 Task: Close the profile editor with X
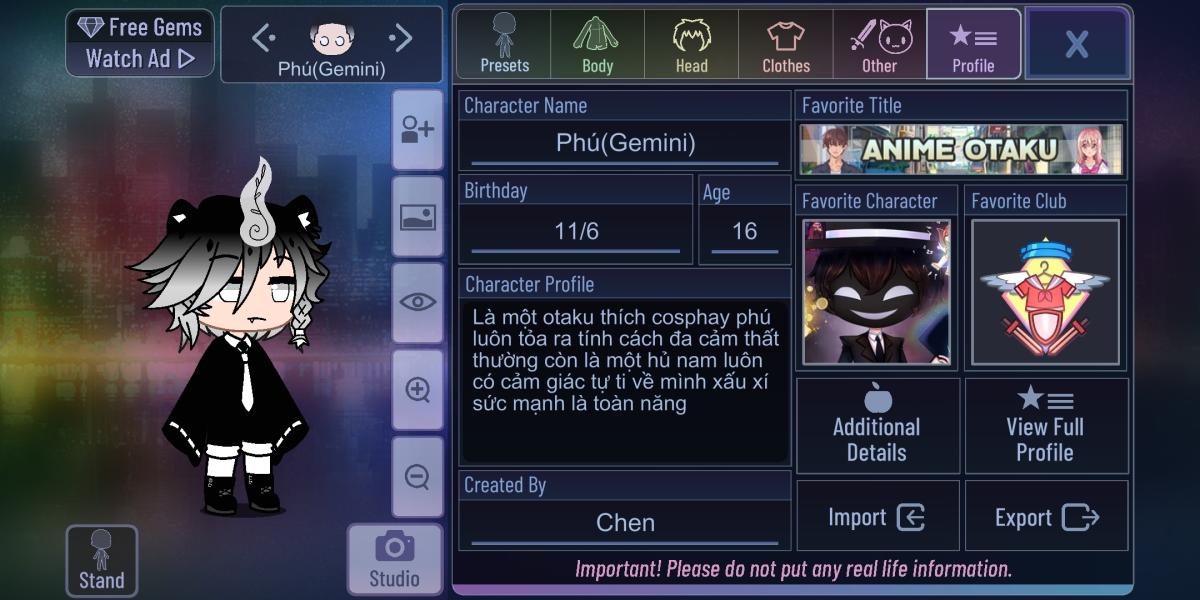(1077, 44)
